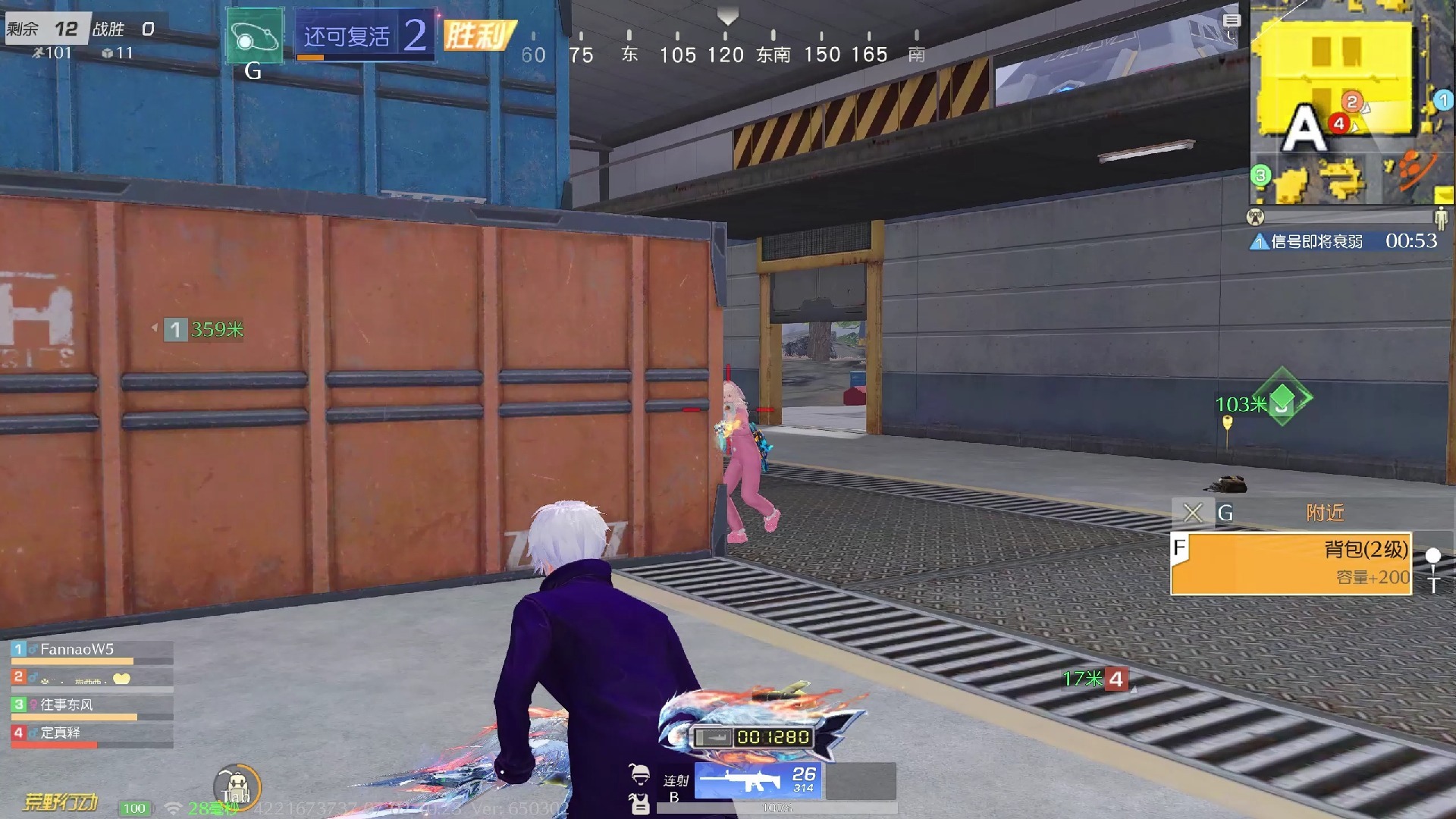1456x819 pixels.
Task: Toggle fire mode from 连射 (auto)
Action: pos(674,781)
